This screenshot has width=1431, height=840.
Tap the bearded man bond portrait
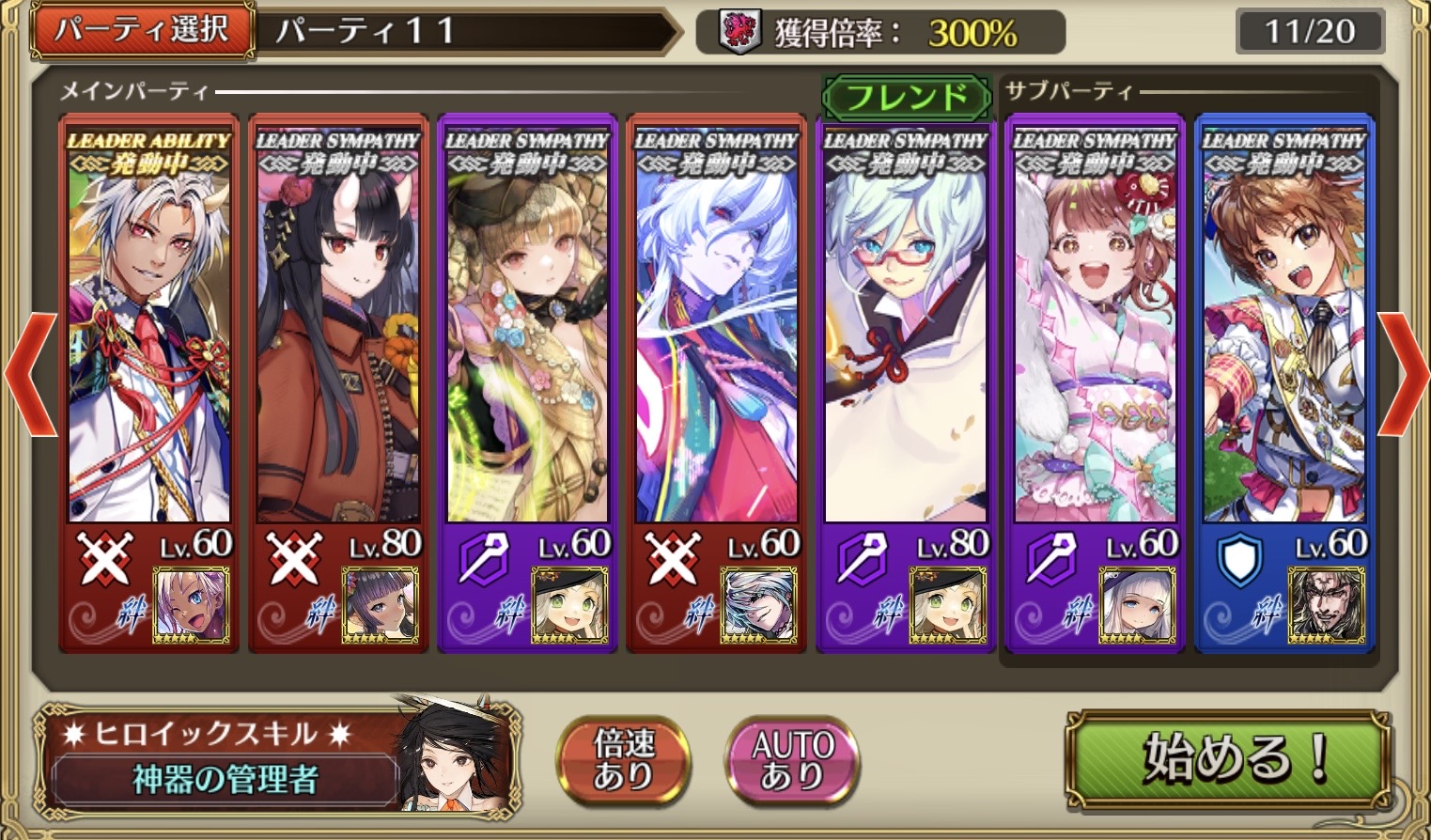point(1326,606)
